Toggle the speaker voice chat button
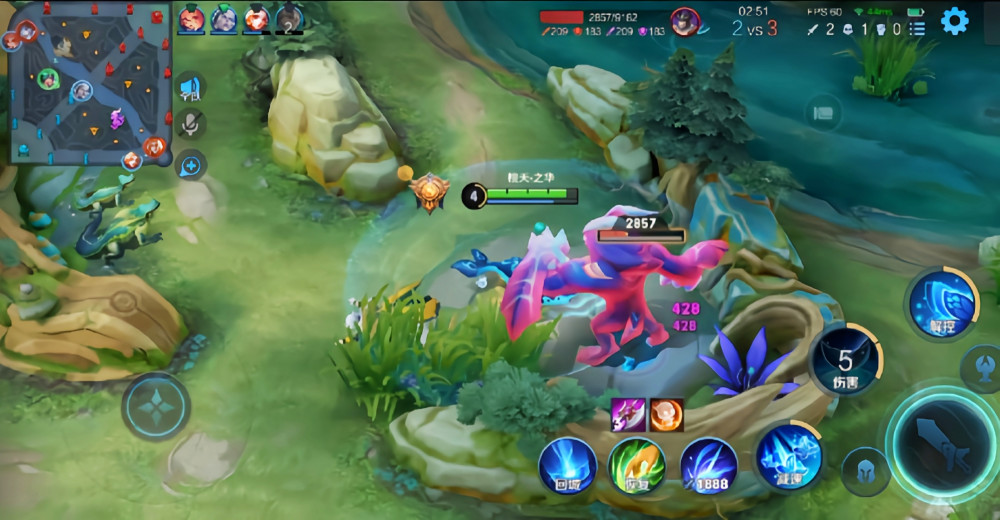This screenshot has height=520, width=1000. coord(190,89)
